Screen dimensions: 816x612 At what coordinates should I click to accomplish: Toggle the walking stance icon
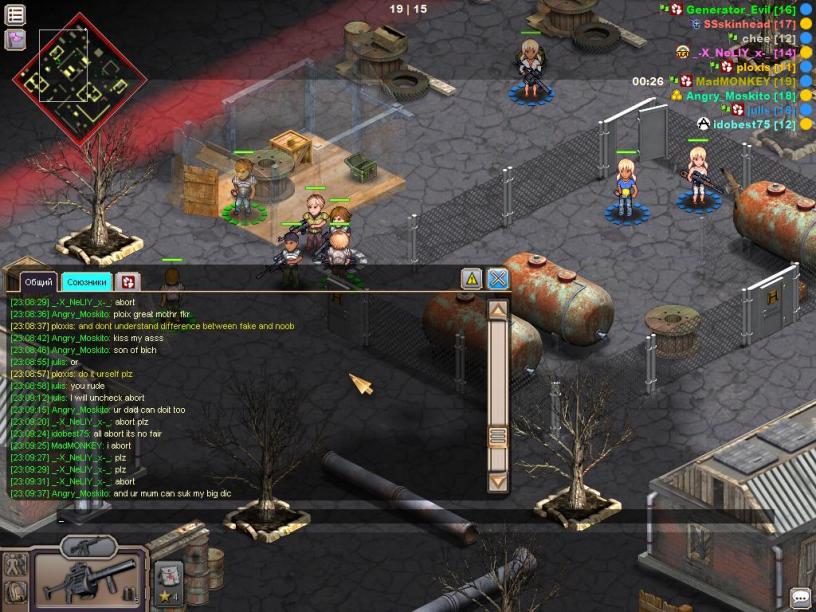(x=15, y=565)
